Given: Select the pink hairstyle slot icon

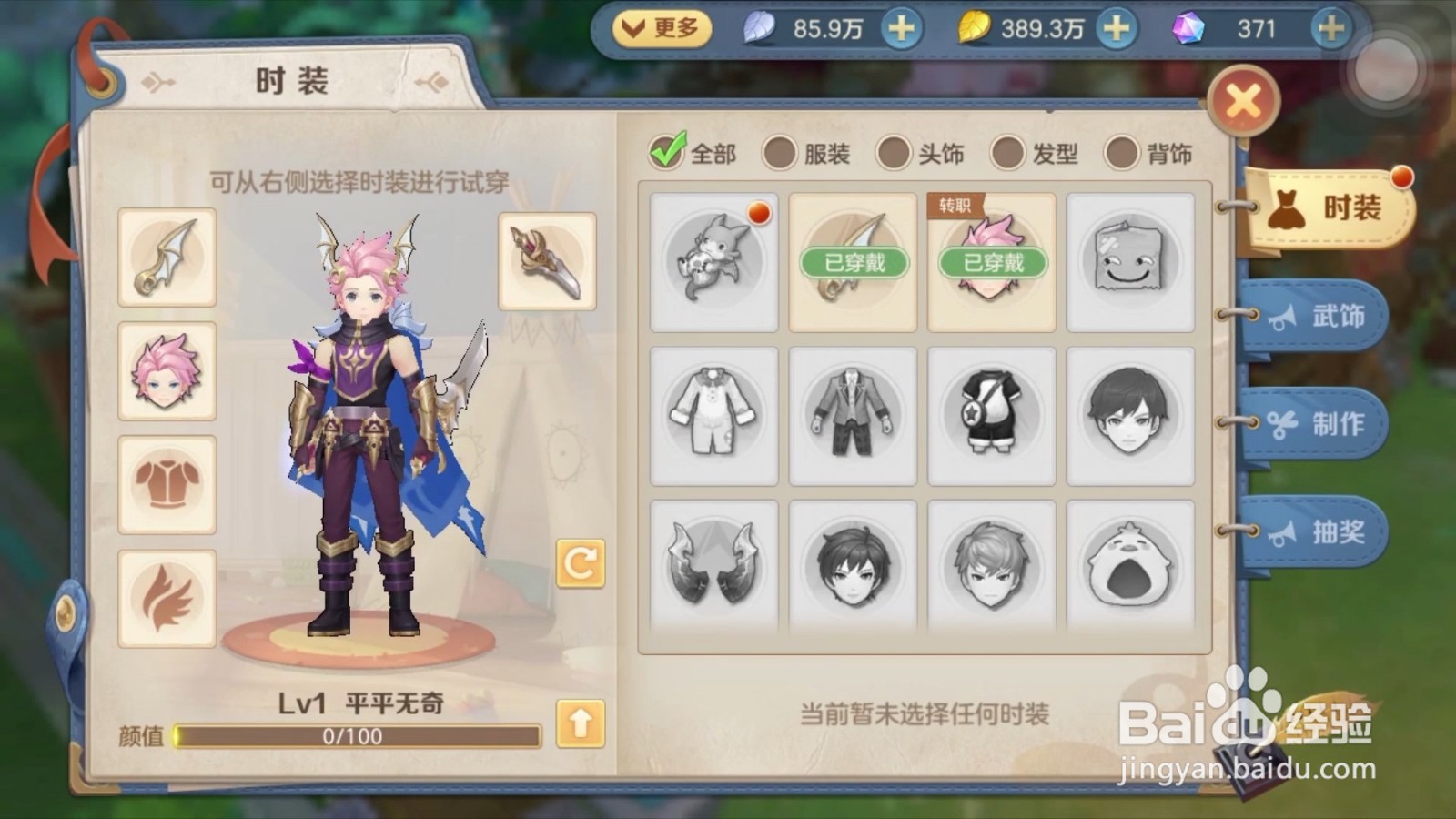Looking at the screenshot, I should pos(167,369).
